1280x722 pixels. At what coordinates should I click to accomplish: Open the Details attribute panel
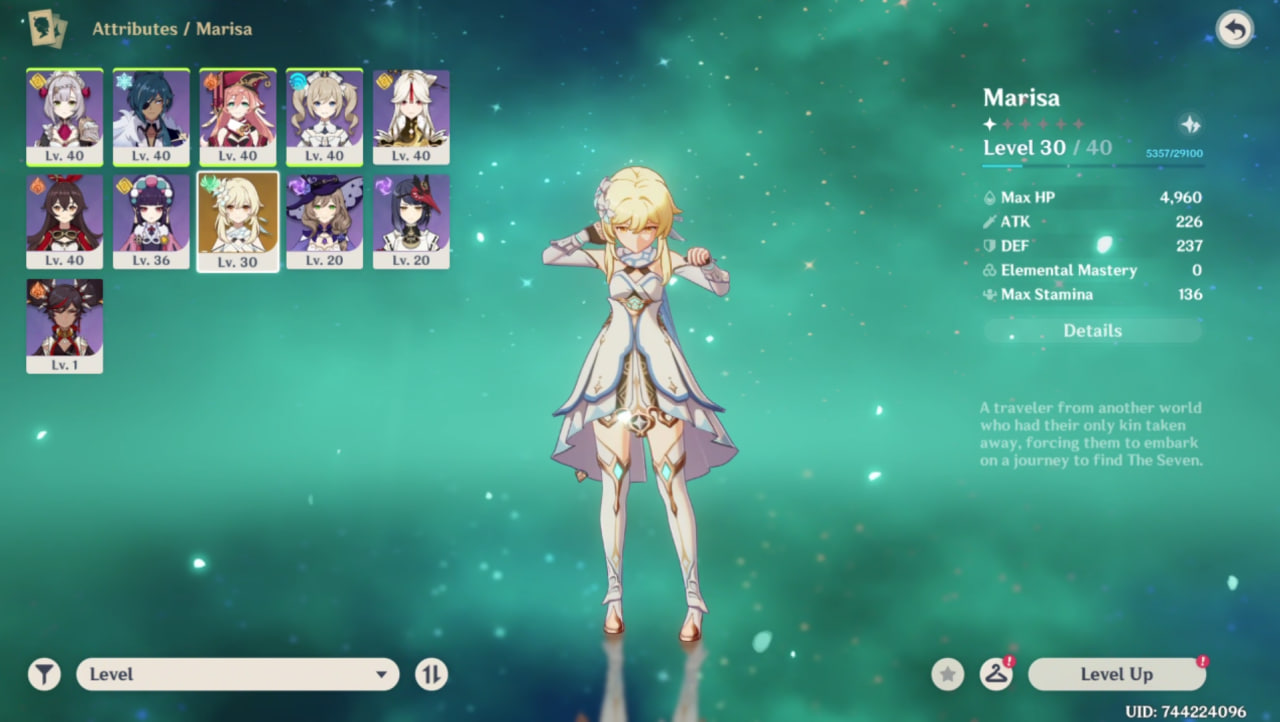(x=1092, y=331)
